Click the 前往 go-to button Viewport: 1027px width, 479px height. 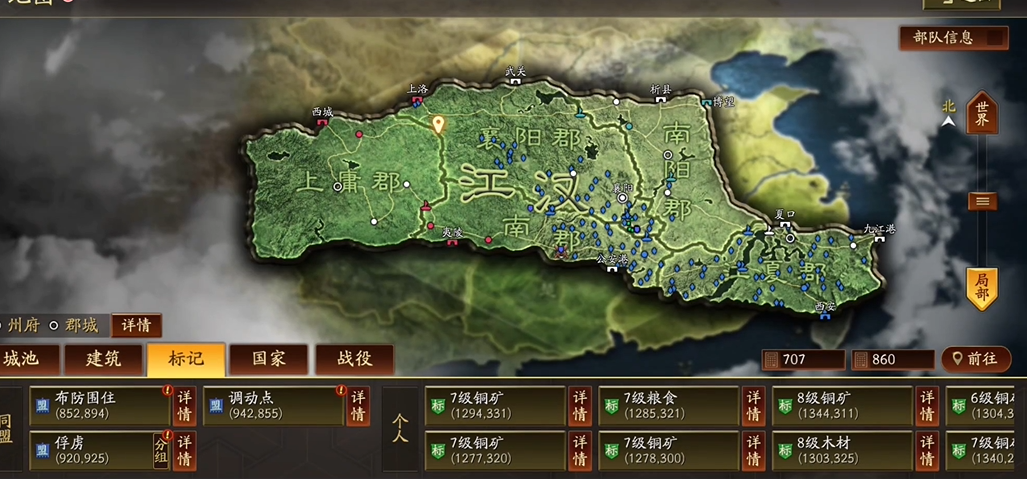click(x=975, y=359)
